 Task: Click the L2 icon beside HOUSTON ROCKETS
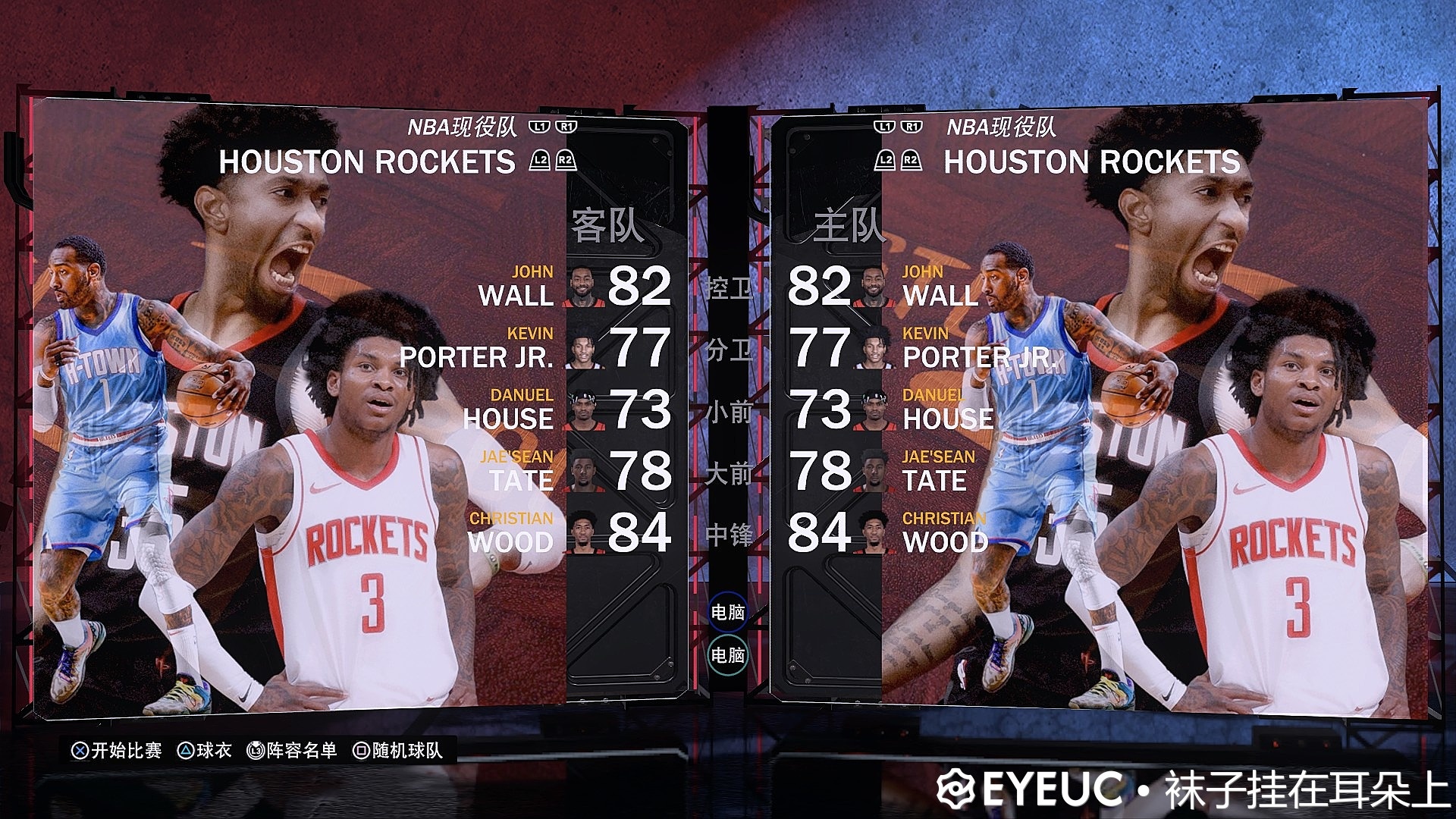540,161
